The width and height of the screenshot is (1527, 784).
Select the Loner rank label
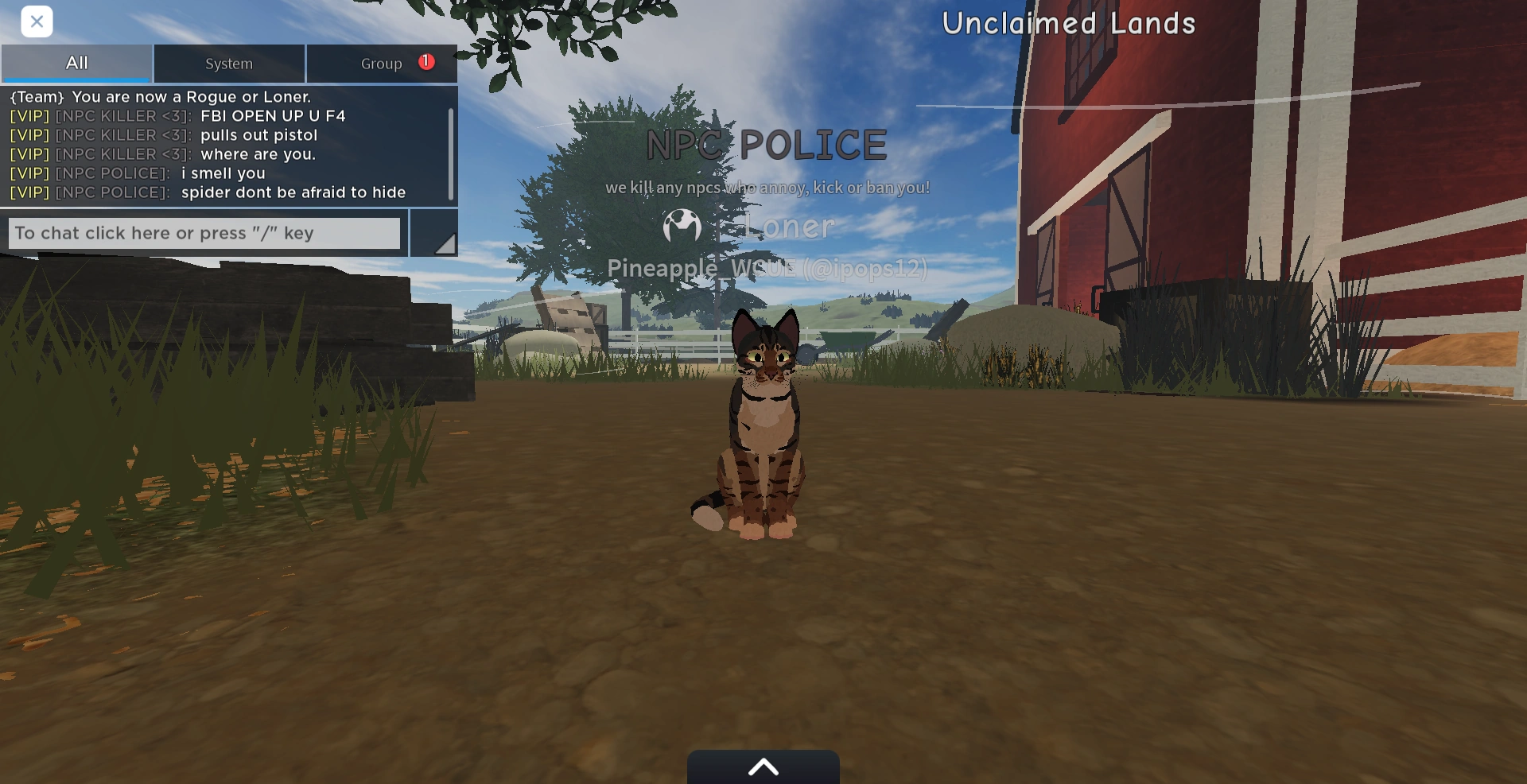click(788, 227)
